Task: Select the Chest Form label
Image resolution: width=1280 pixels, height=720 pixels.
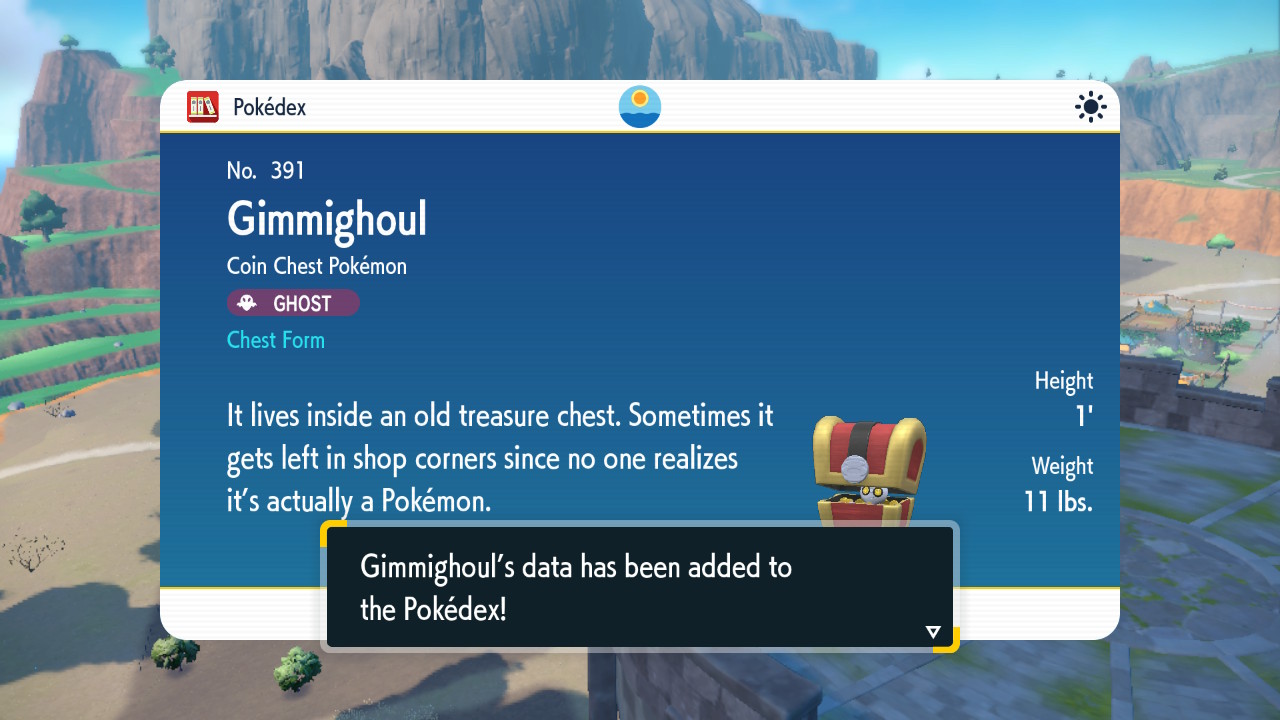Action: [275, 340]
